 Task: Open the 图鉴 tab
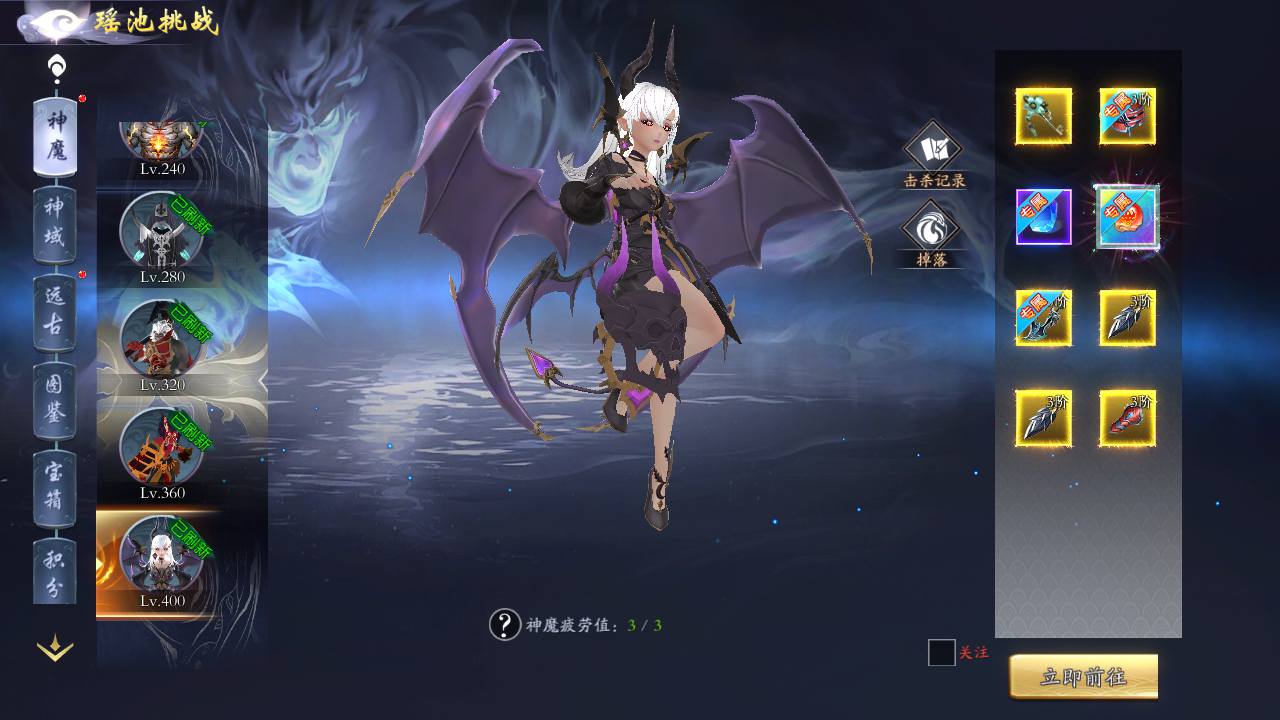coord(55,398)
